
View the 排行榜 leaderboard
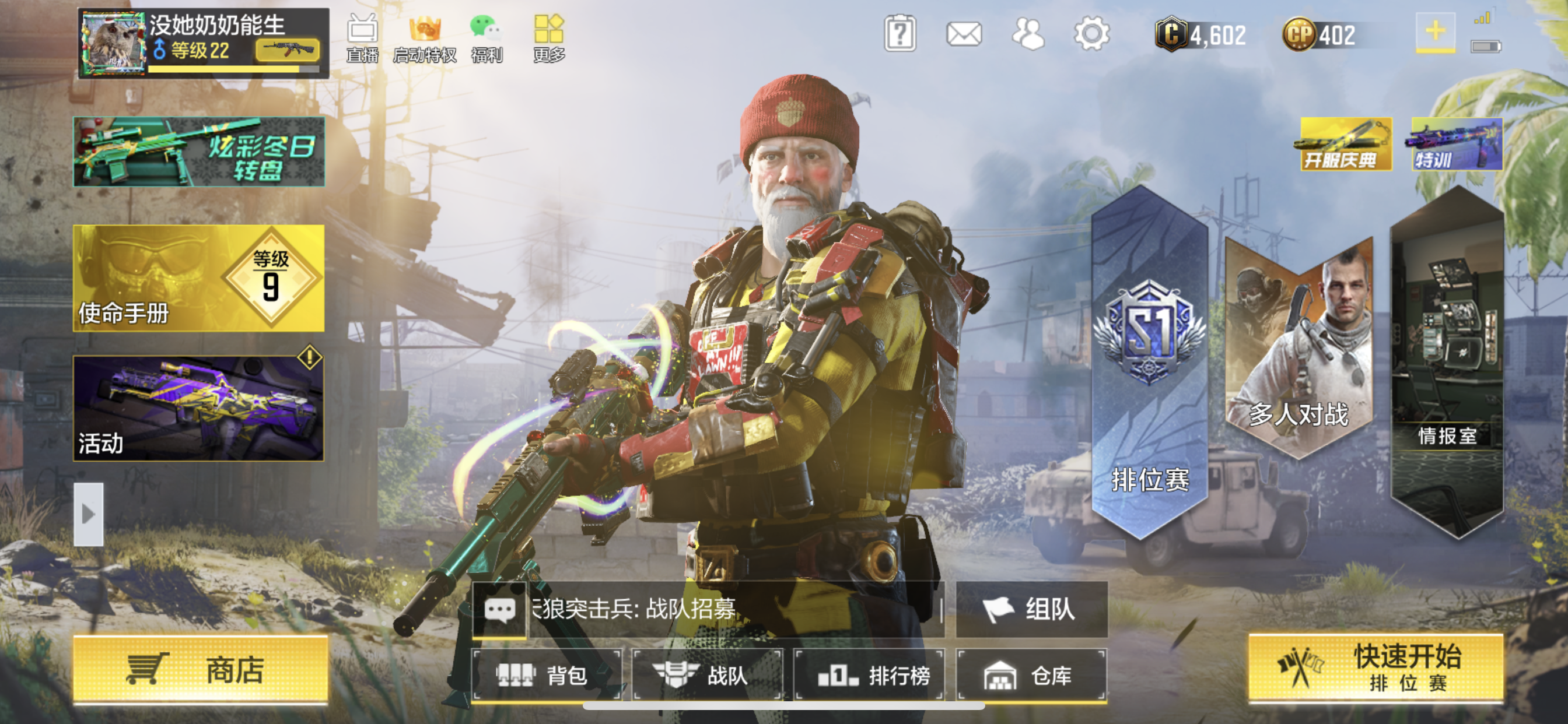pyautogui.click(x=869, y=674)
